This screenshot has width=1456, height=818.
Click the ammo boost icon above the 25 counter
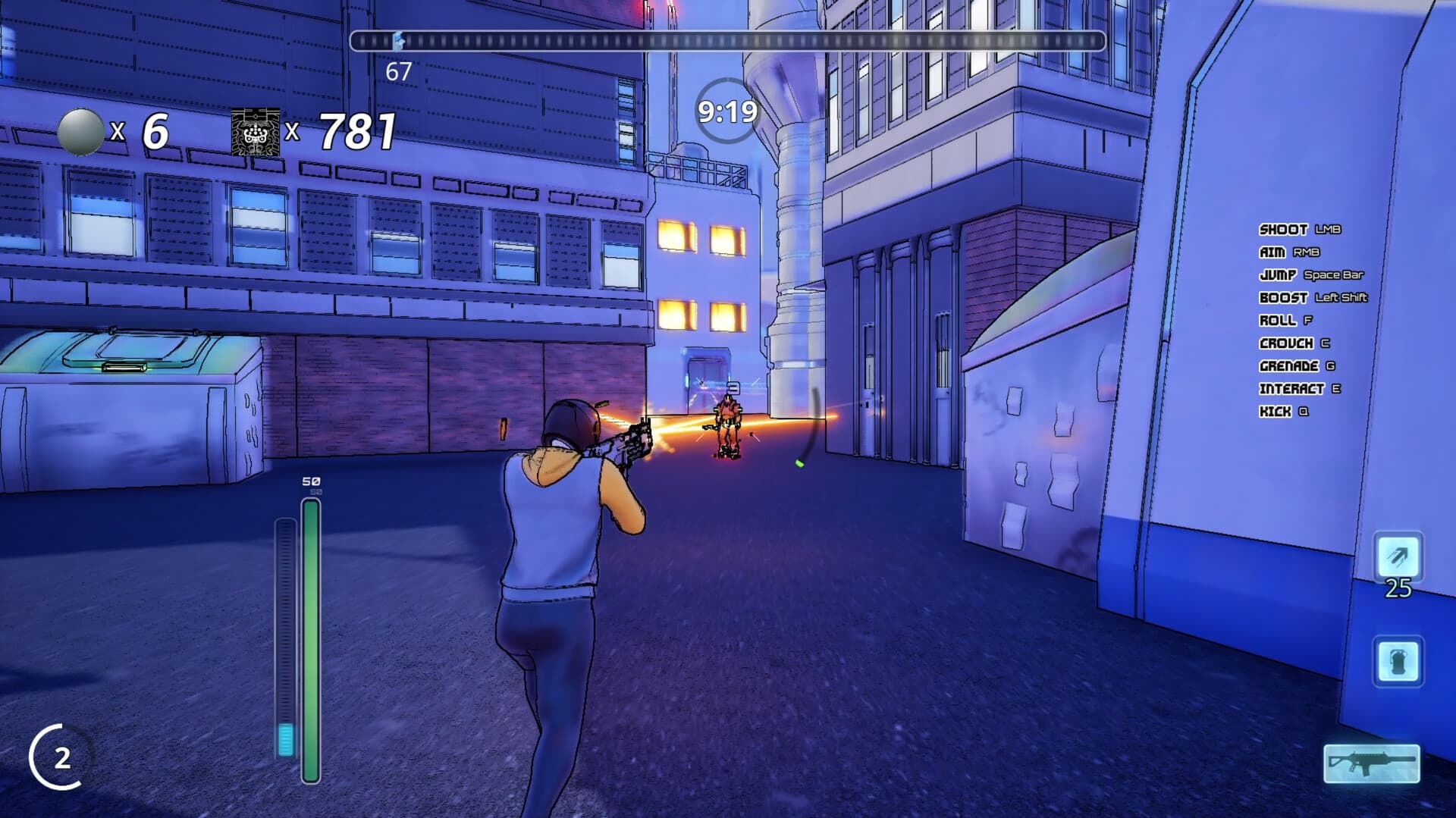pyautogui.click(x=1400, y=555)
